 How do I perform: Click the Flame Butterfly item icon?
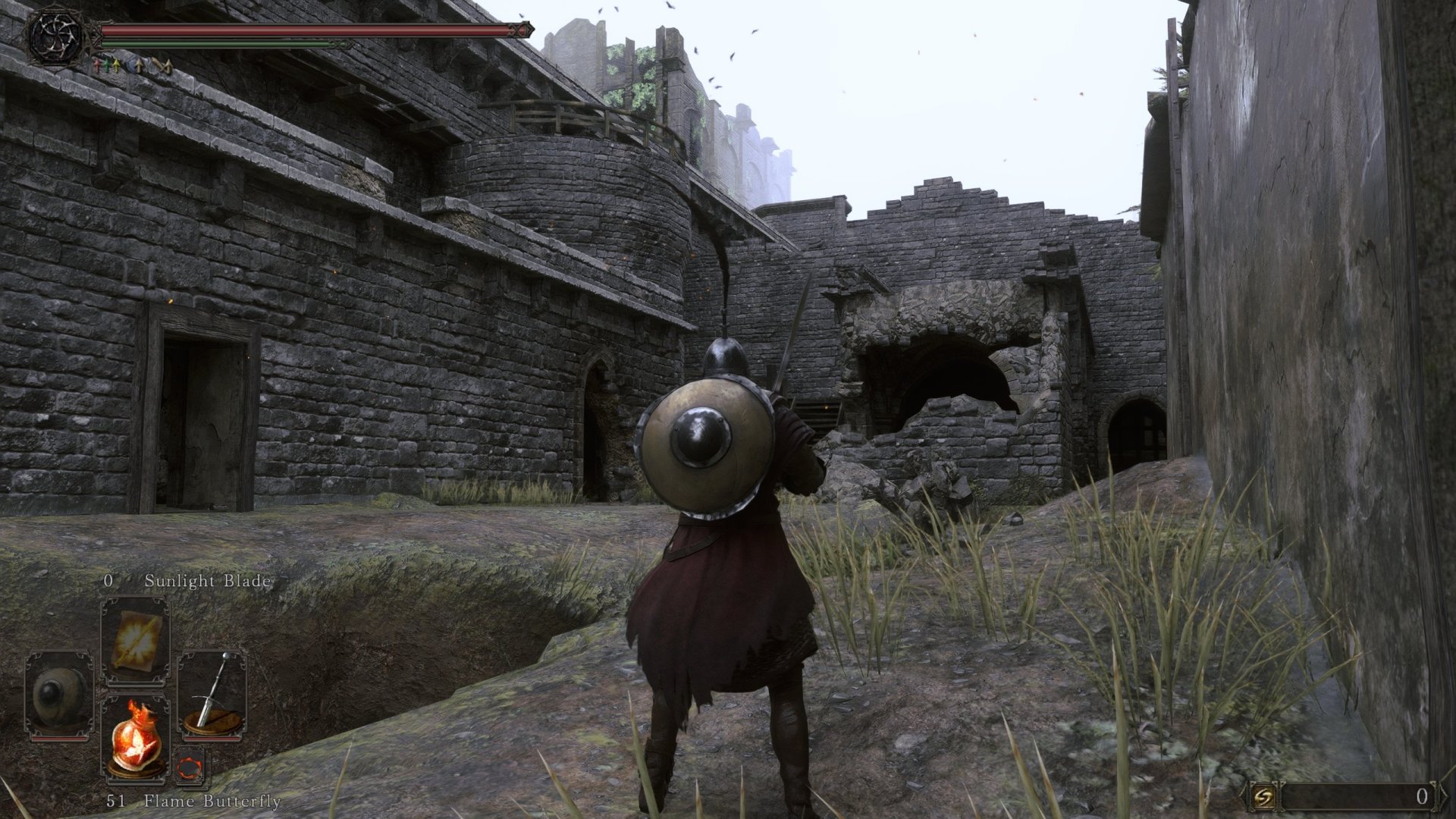point(135,739)
